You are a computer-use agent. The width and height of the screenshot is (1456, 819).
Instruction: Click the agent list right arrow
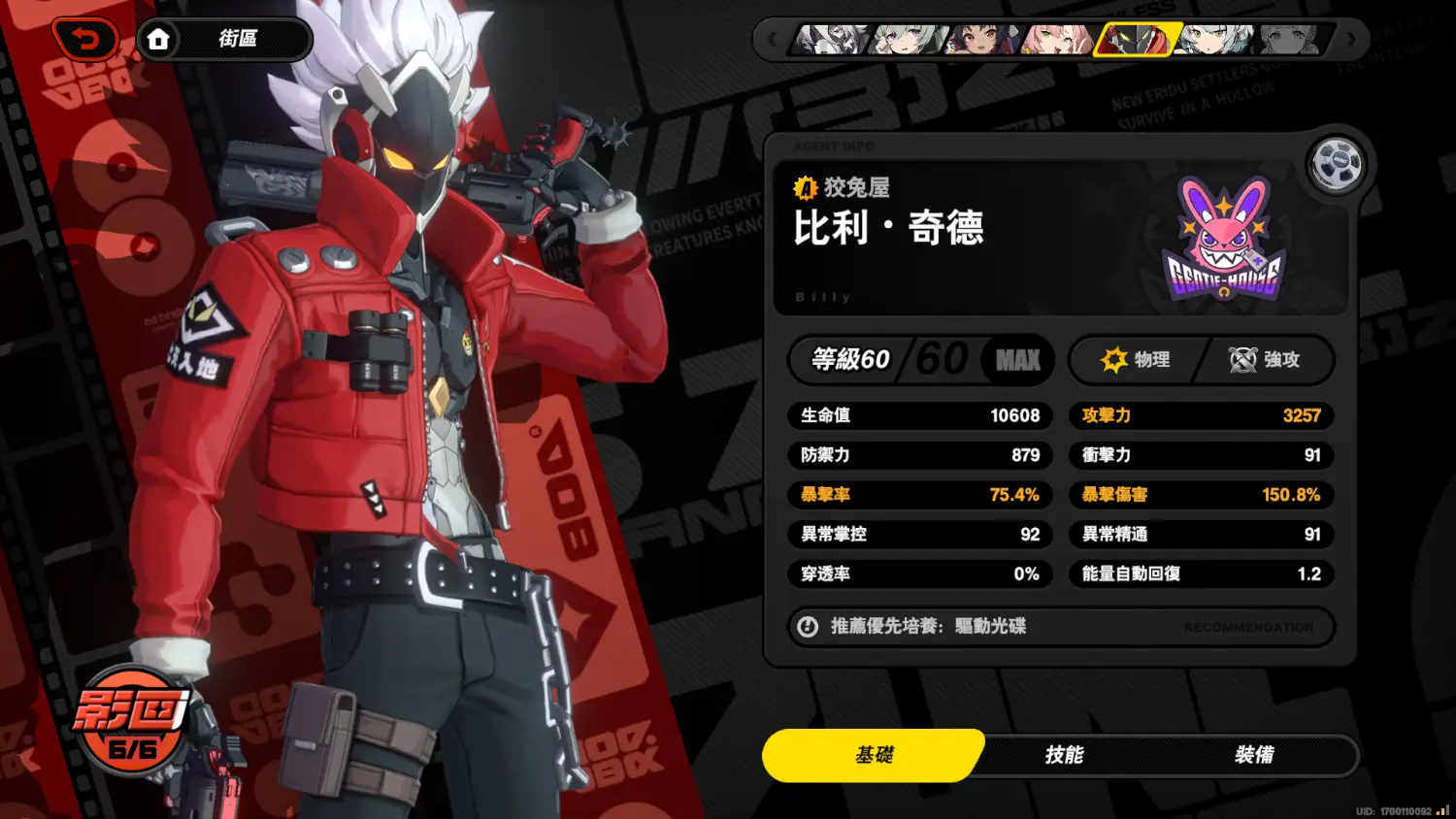tap(1350, 40)
